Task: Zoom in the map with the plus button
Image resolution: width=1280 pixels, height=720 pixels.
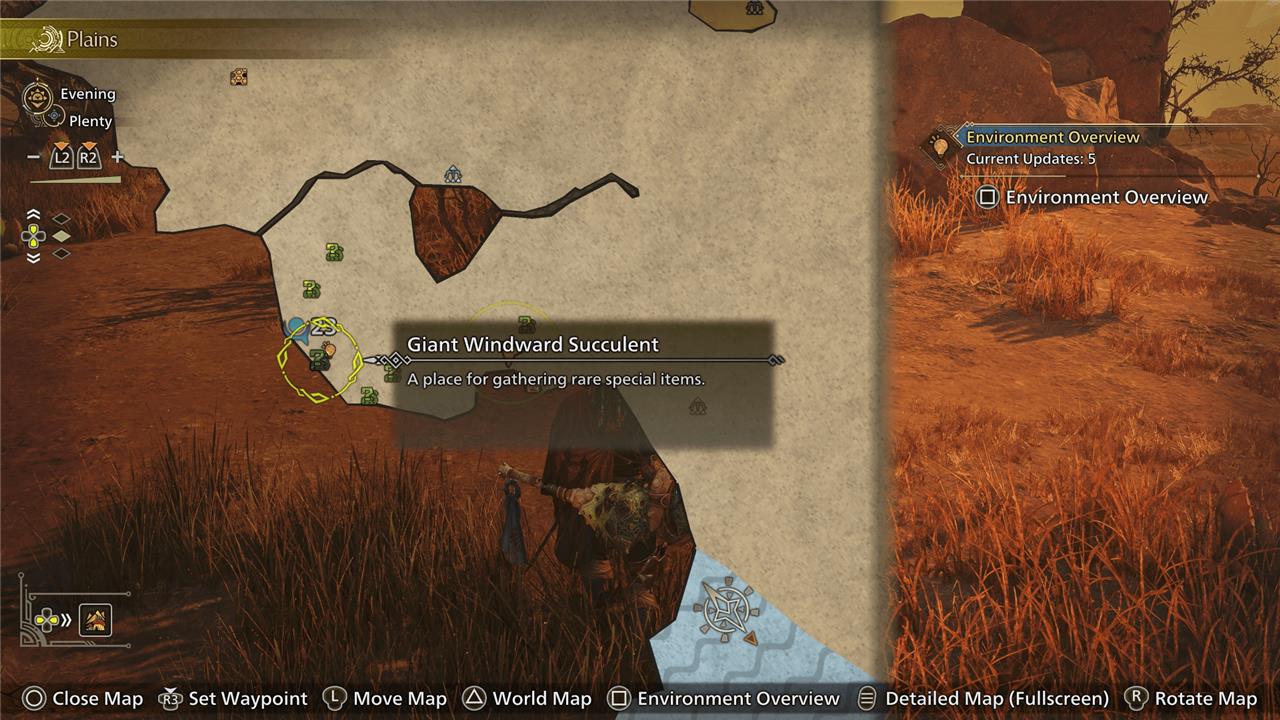Action: pos(117,157)
